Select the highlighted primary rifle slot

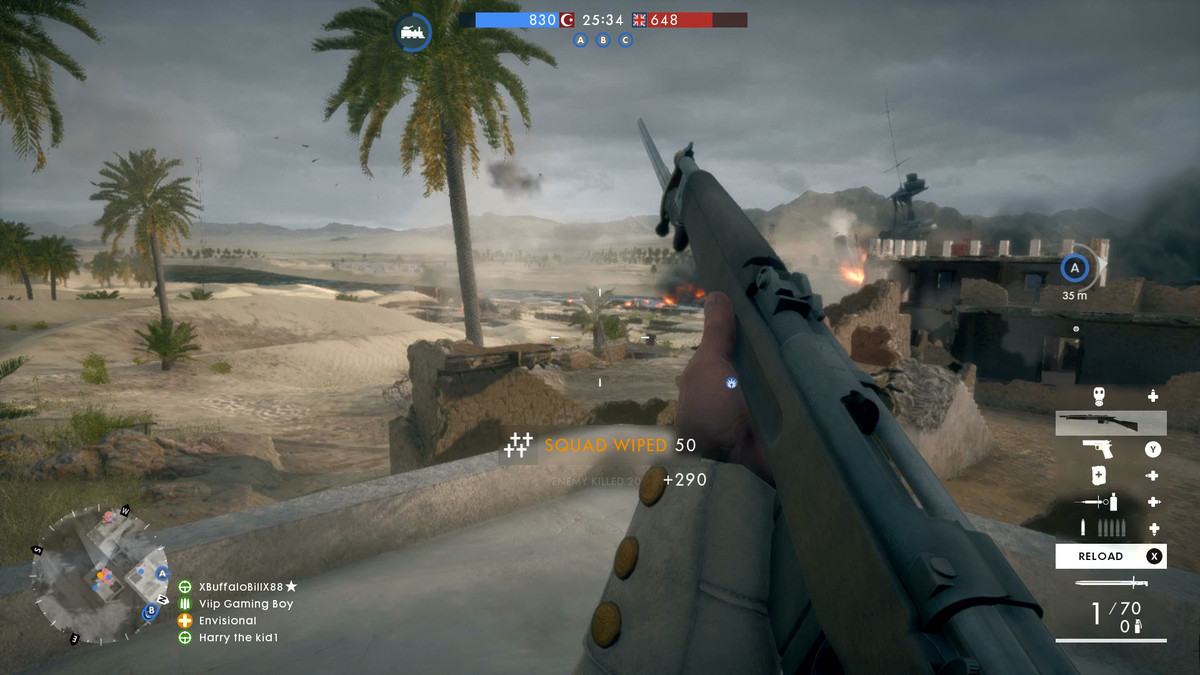point(1110,423)
